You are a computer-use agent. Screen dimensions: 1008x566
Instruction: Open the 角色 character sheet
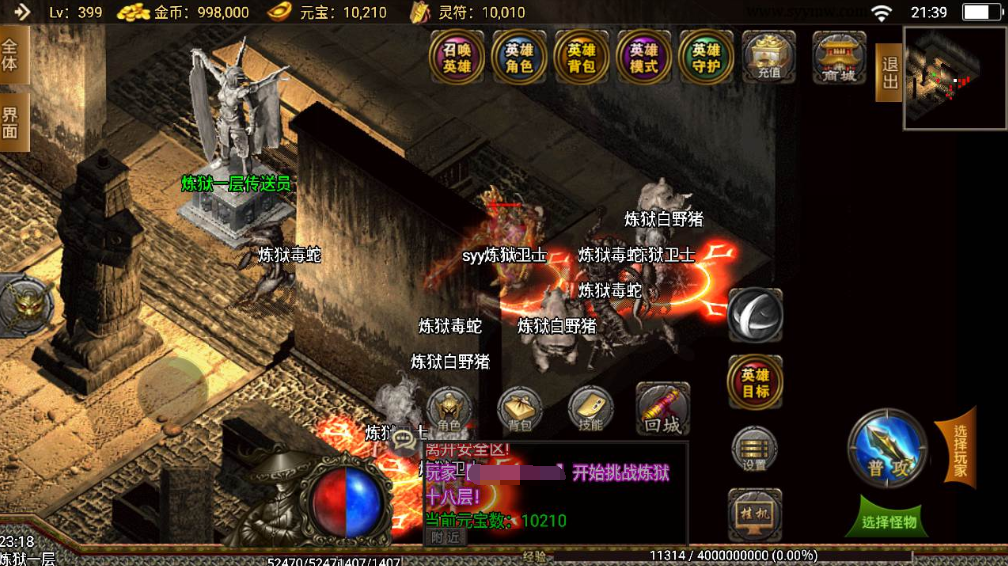click(449, 410)
